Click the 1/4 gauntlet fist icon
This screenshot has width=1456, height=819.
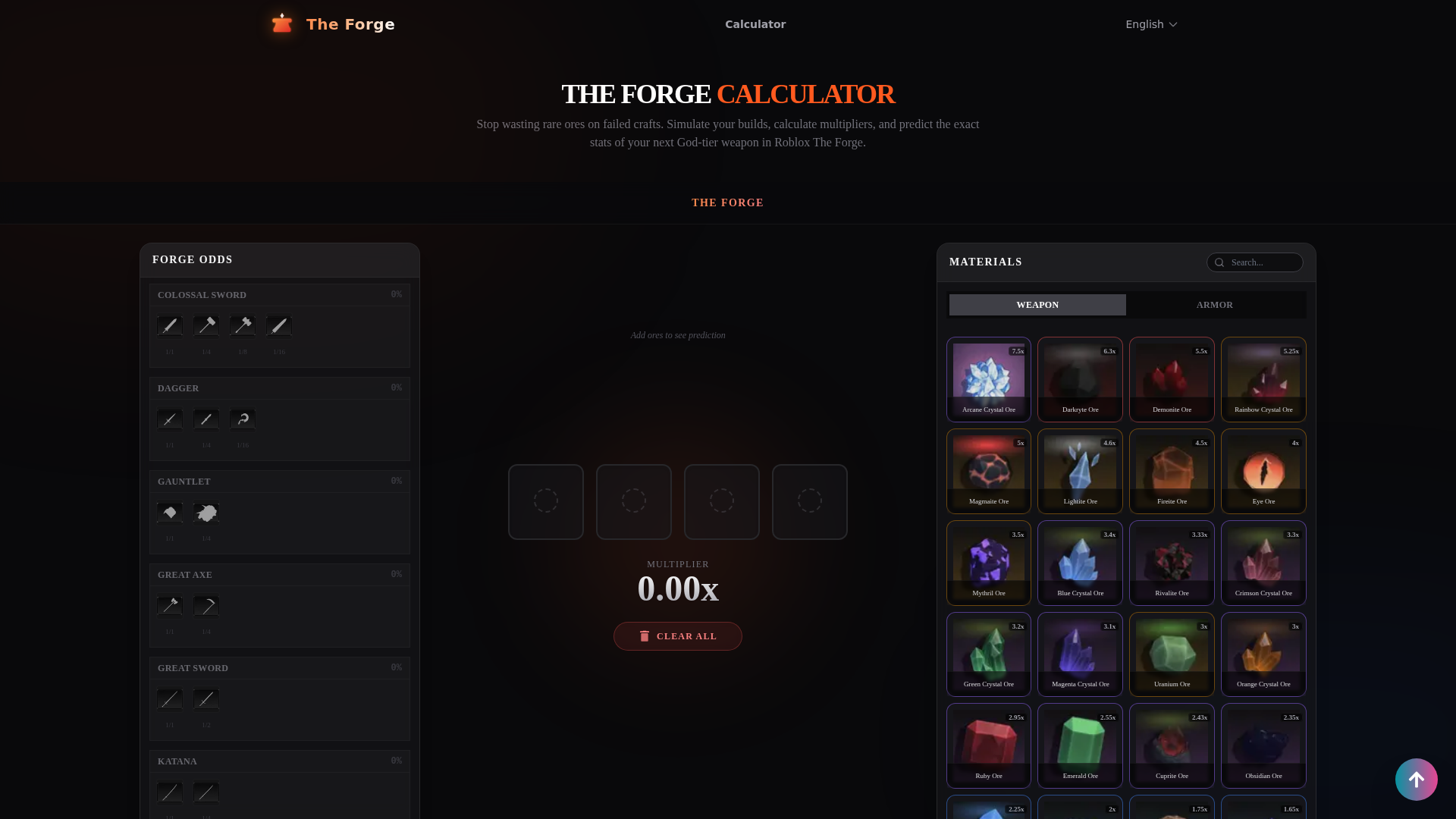point(206,513)
